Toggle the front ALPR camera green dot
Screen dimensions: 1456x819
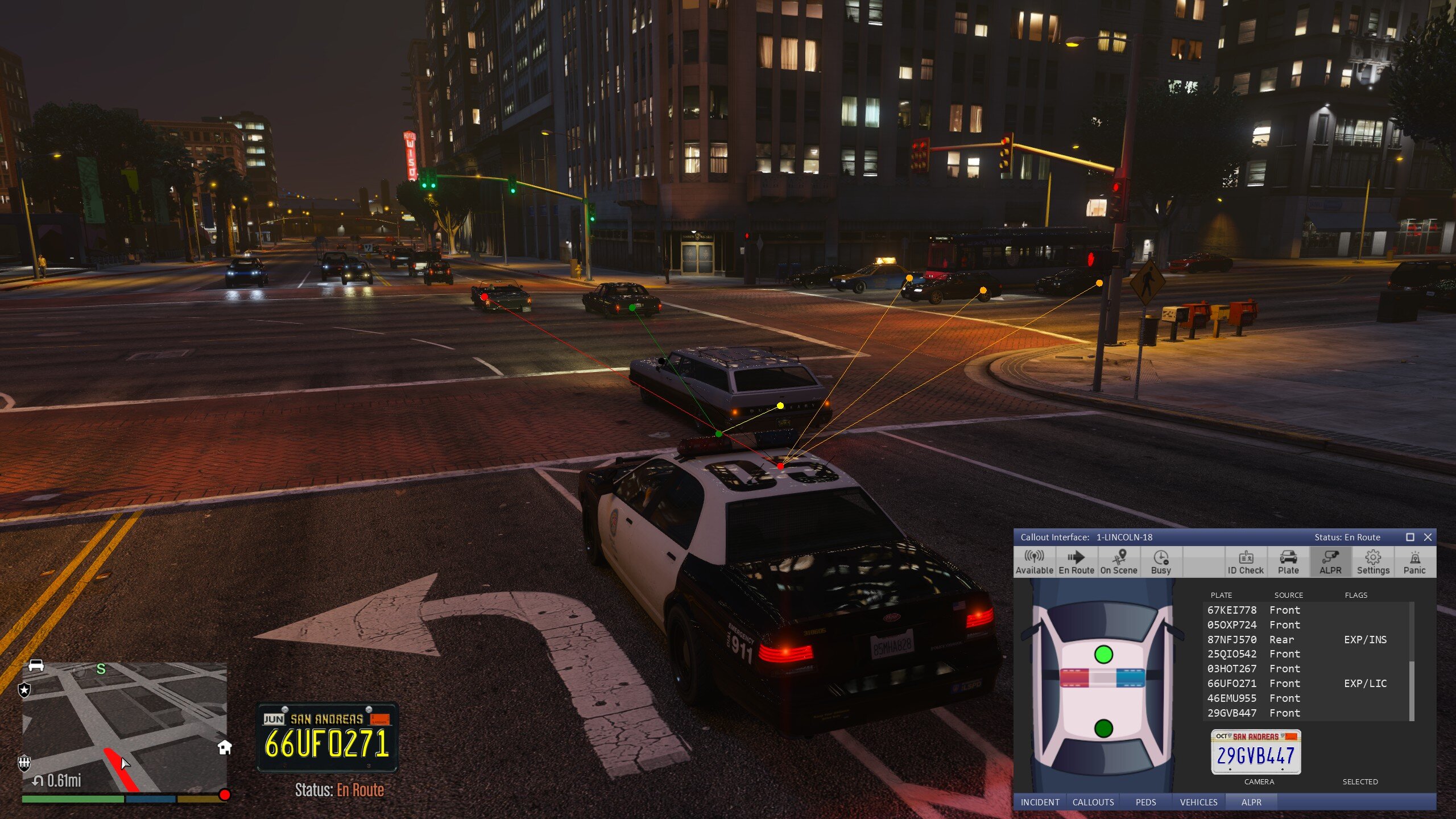(1103, 654)
